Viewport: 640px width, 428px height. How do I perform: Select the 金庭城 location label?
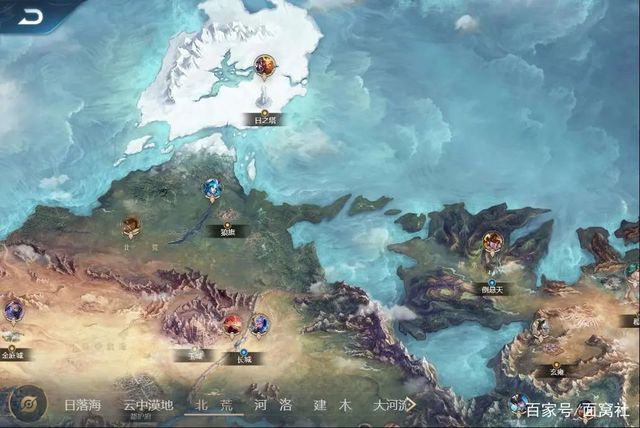click(x=13, y=354)
